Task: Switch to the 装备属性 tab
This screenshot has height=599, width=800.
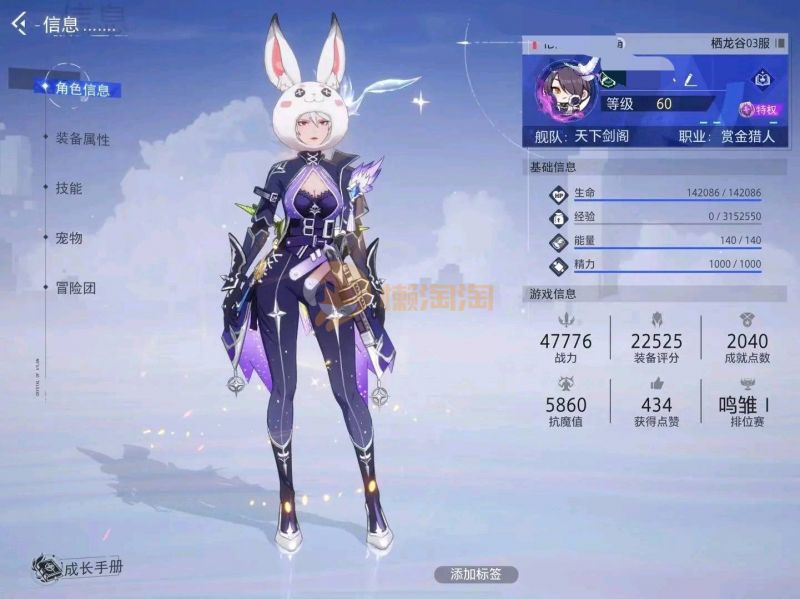Action: (x=82, y=139)
